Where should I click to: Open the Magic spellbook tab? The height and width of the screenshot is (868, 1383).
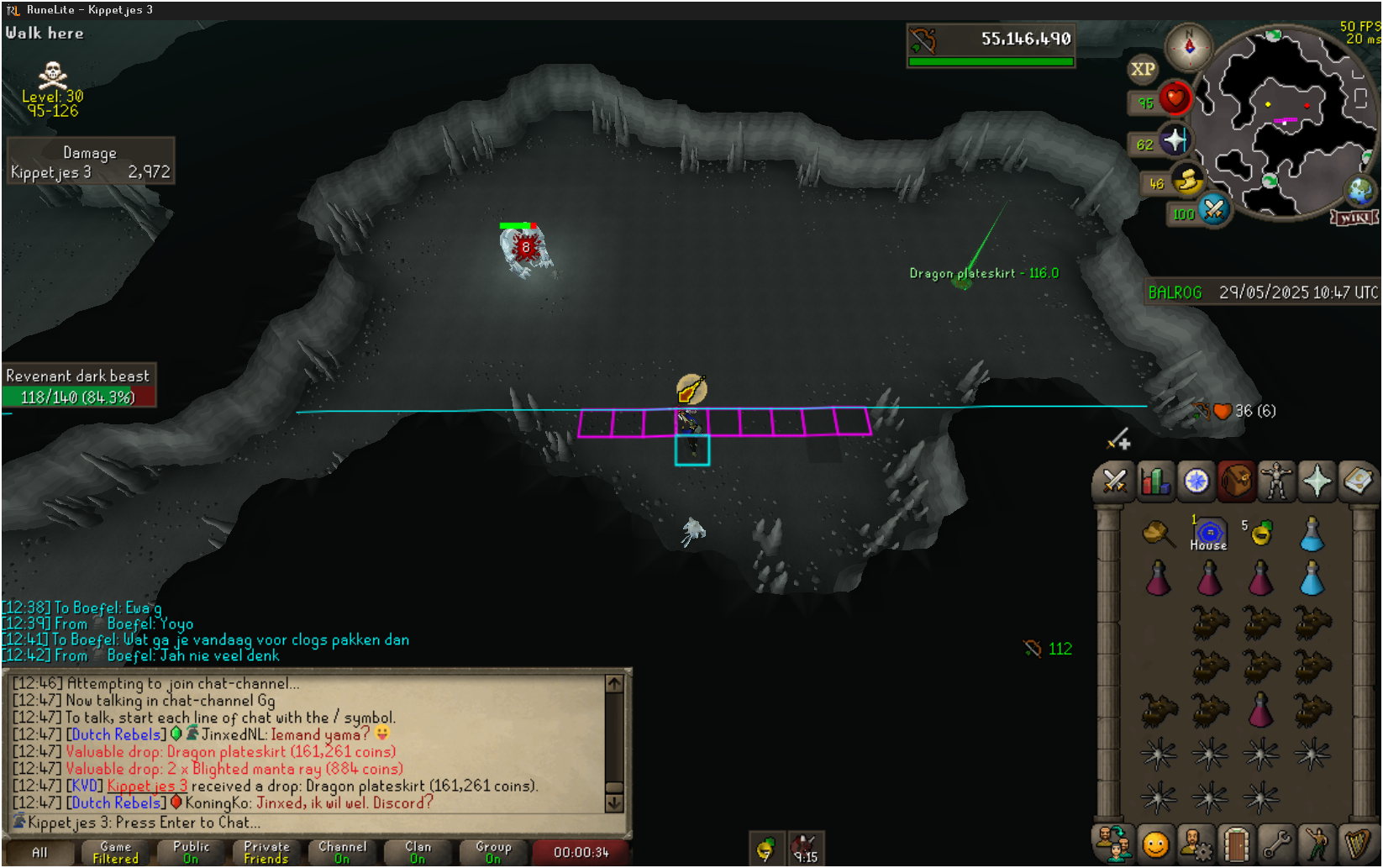pos(1357,481)
